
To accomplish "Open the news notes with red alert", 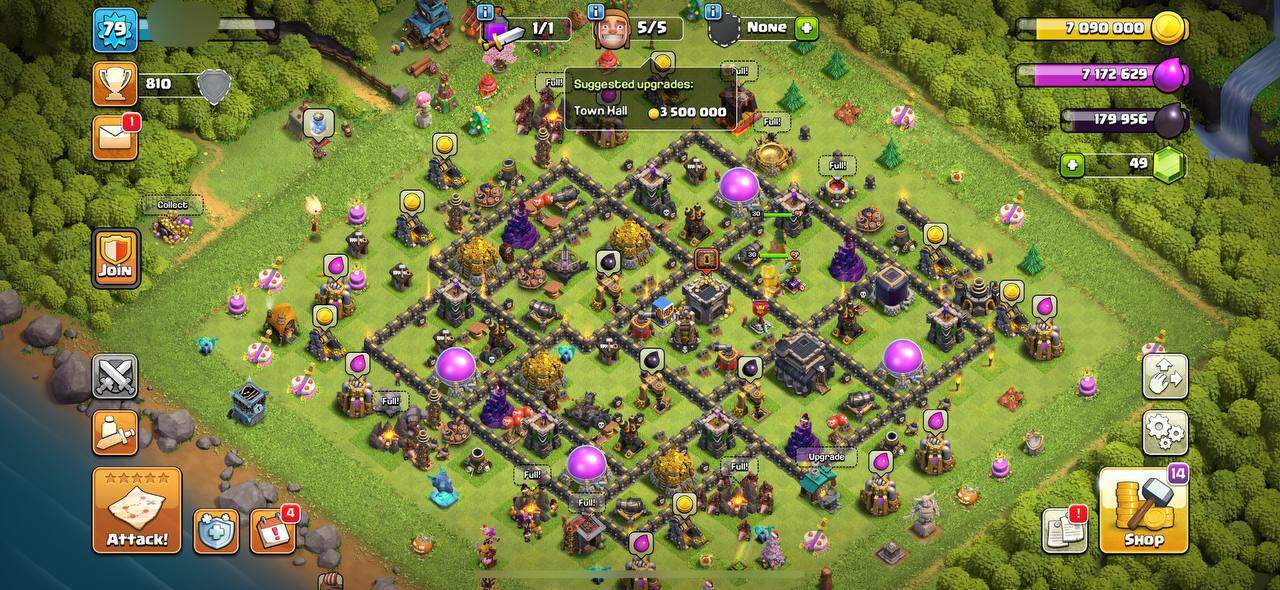I will [x=1064, y=530].
